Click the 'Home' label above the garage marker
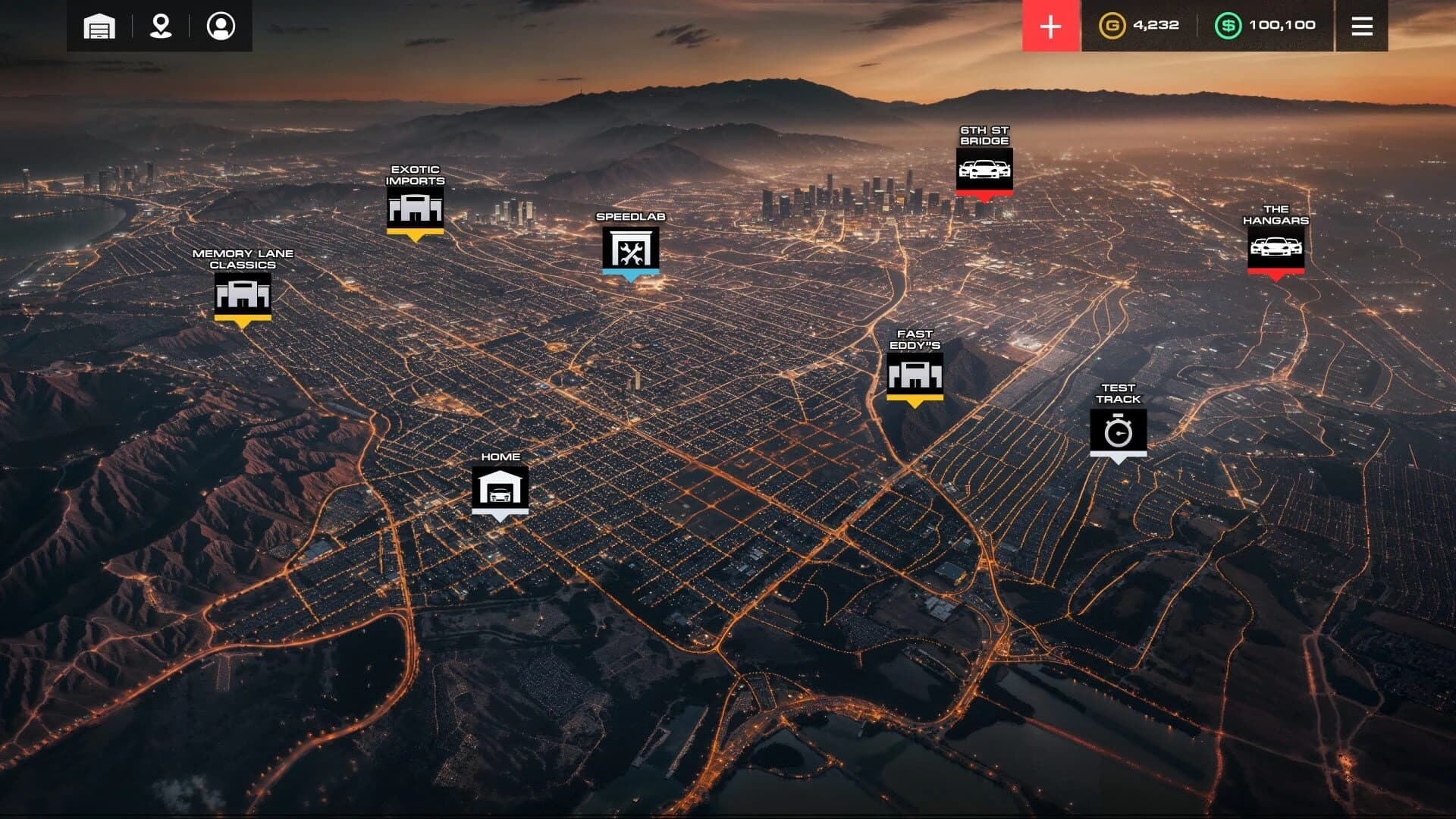1456x819 pixels. [500, 457]
